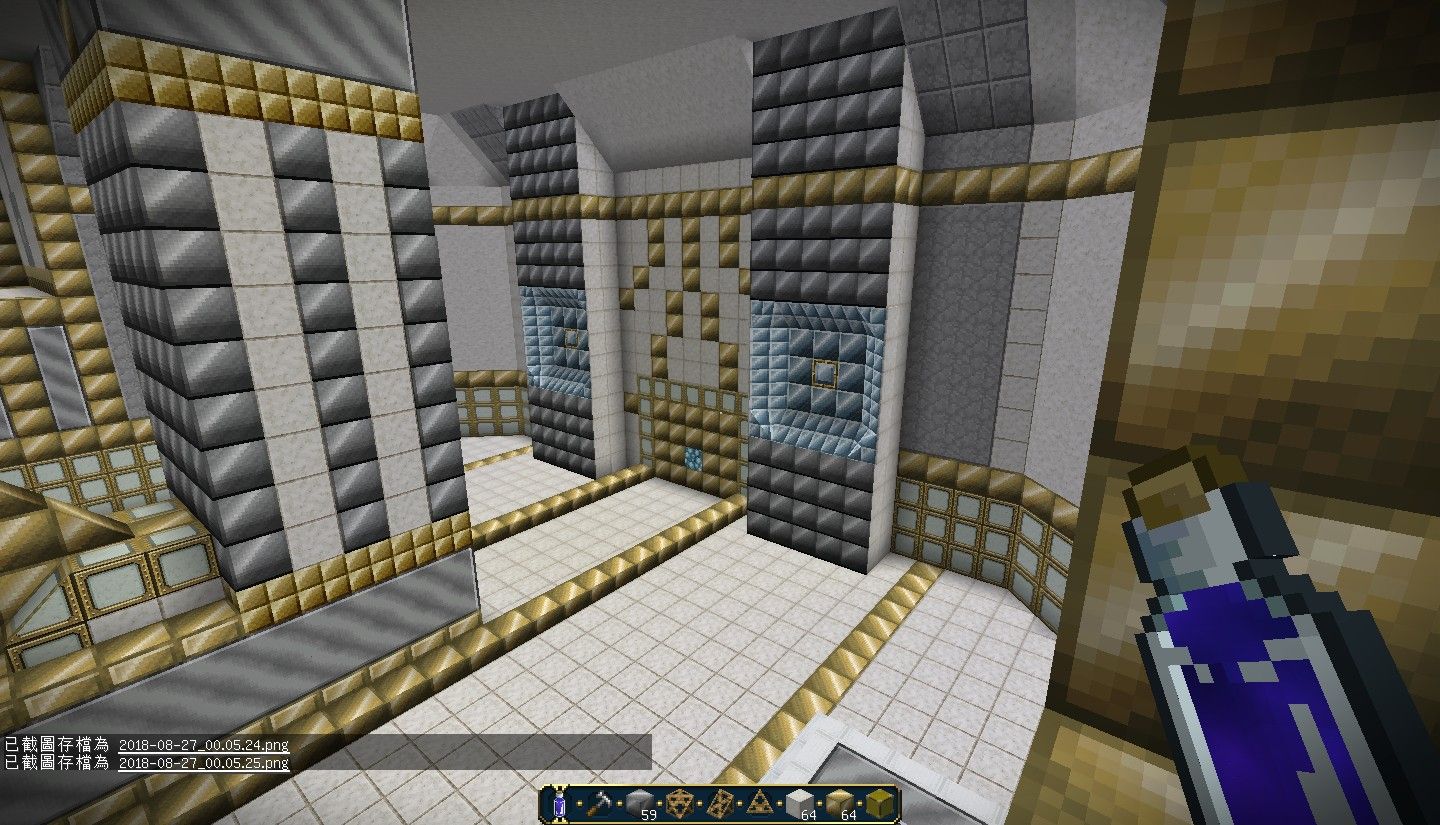The height and width of the screenshot is (825, 1440).
Task: Select the pickaxe tool in the hotbar
Action: [600, 800]
